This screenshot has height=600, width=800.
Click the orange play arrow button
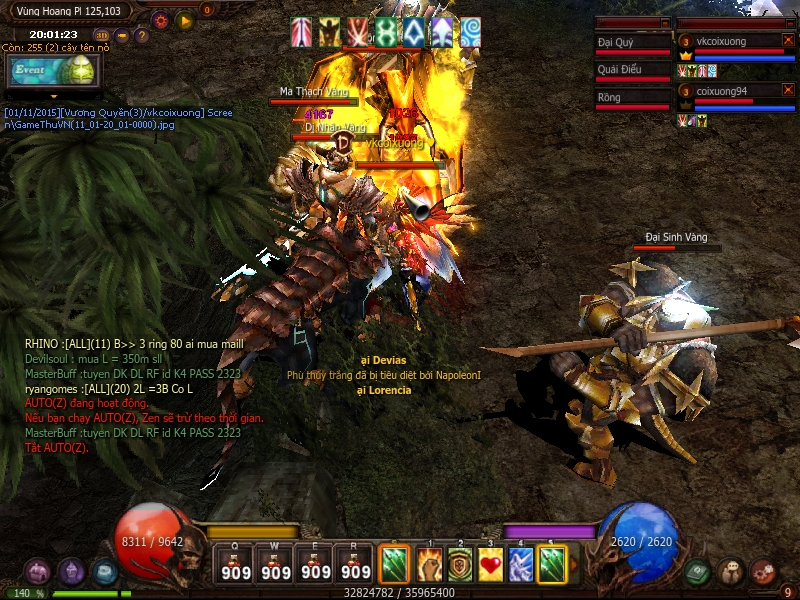[184, 20]
